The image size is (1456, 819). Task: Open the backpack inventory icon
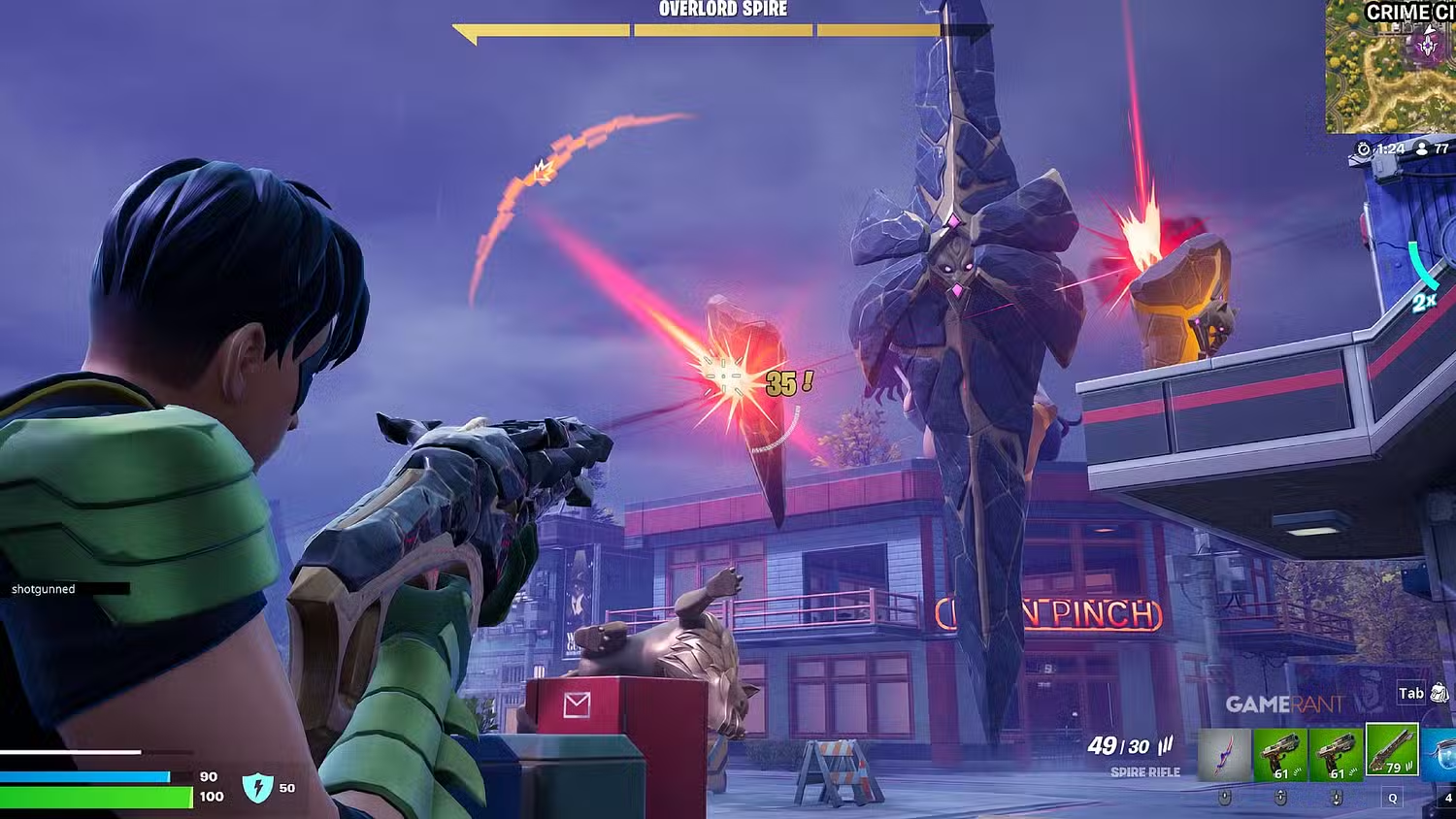click(1439, 693)
